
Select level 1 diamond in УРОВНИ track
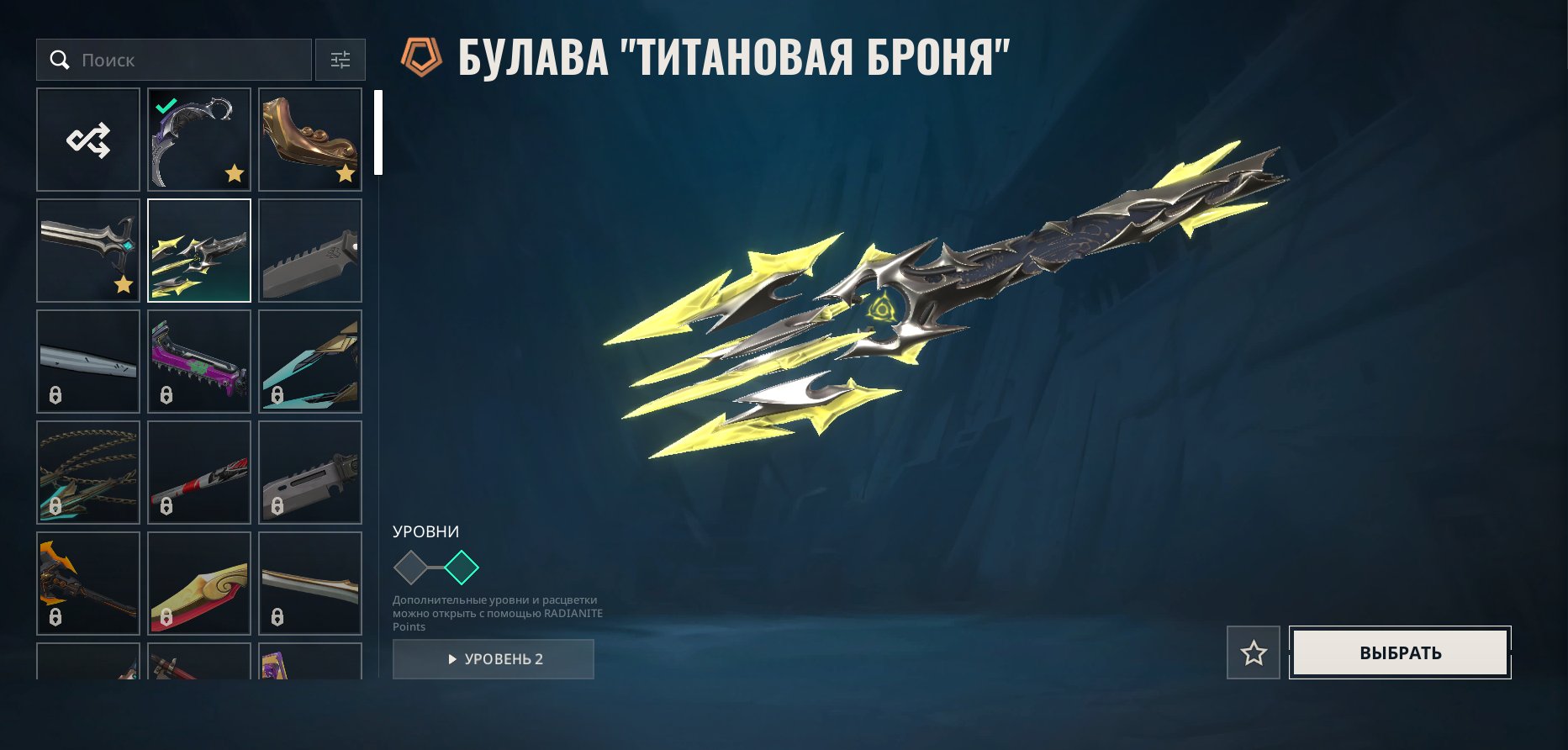(x=411, y=568)
